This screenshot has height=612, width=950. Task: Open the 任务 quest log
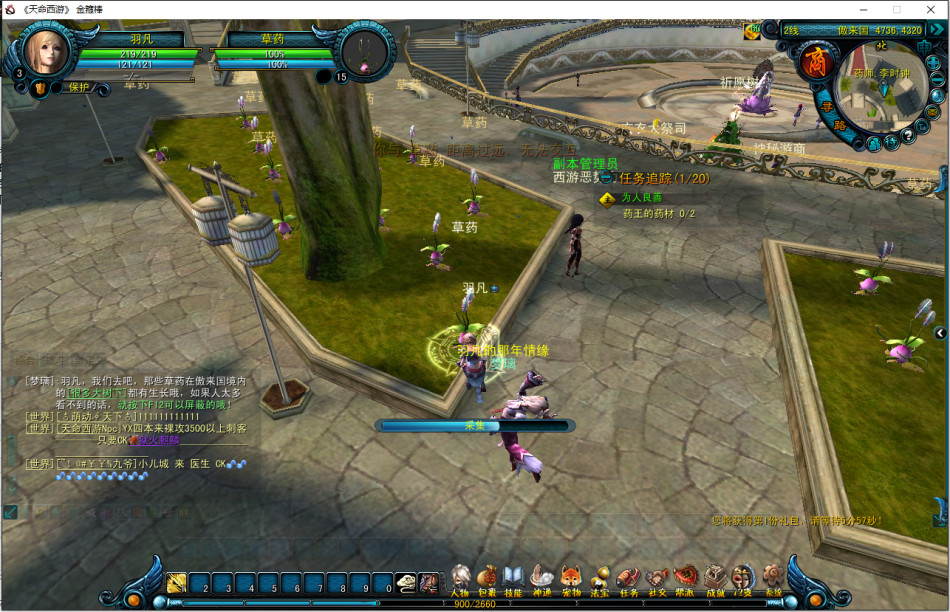point(628,577)
